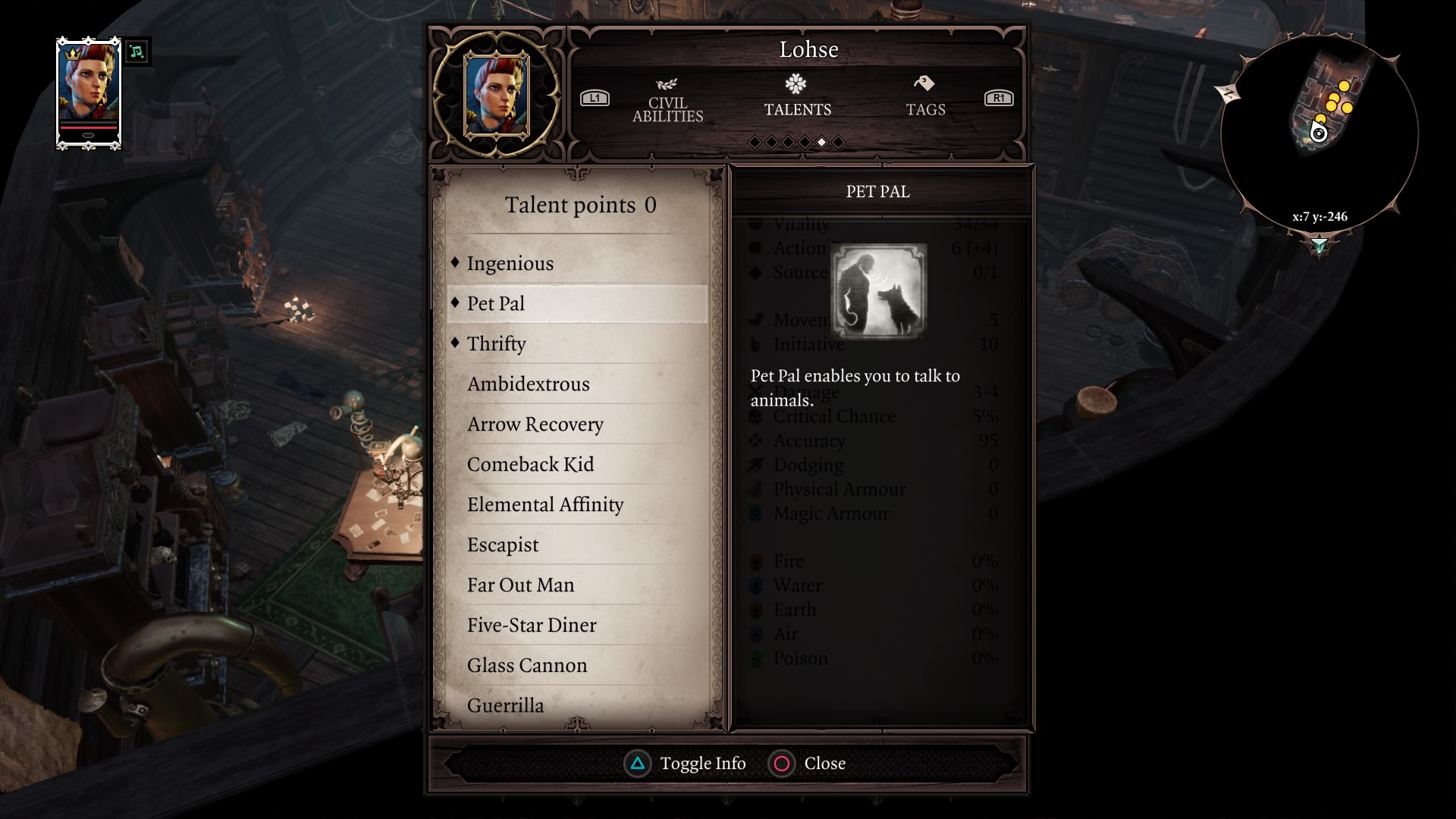Open the Tags tab
The image size is (1456, 819).
[925, 99]
